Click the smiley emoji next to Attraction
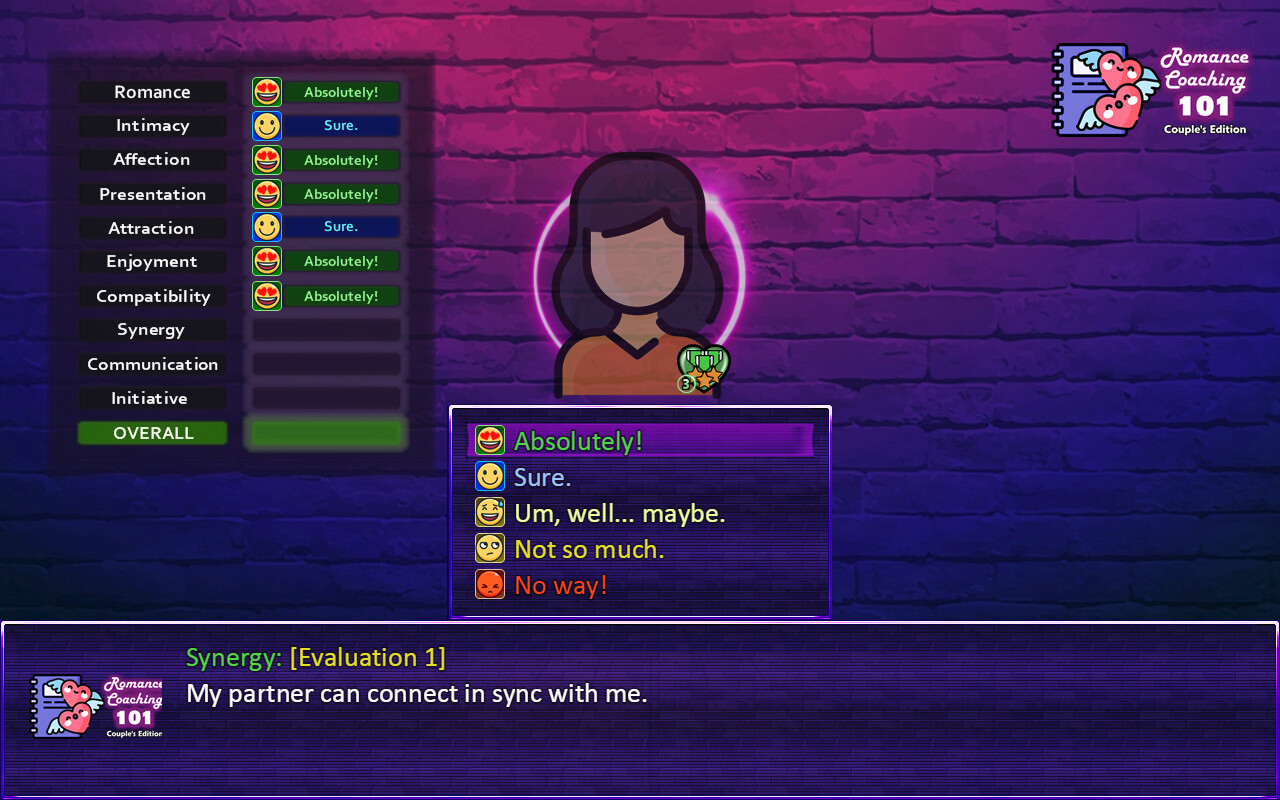This screenshot has width=1280, height=800. (x=266, y=227)
